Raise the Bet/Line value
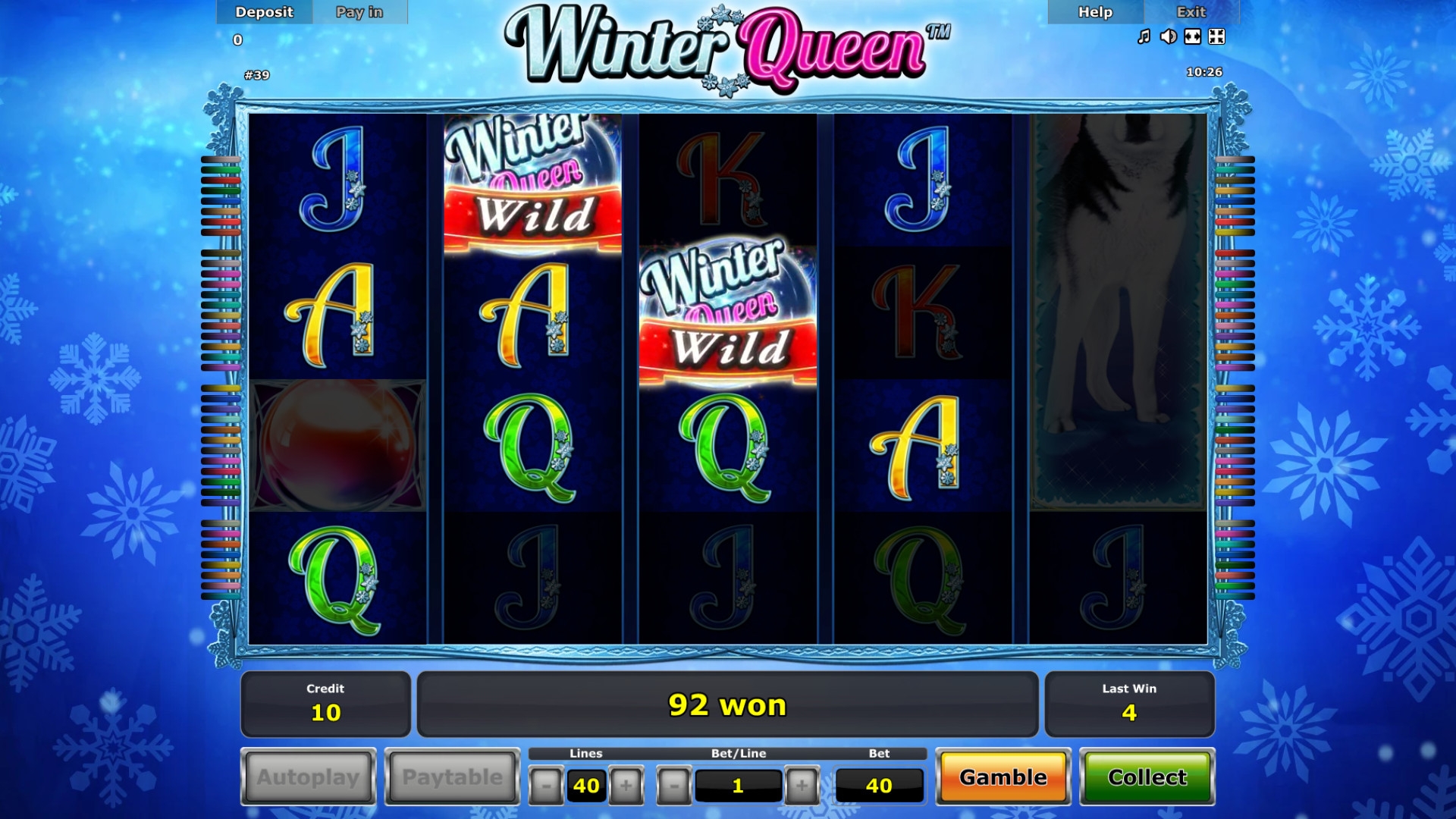 coord(802,786)
